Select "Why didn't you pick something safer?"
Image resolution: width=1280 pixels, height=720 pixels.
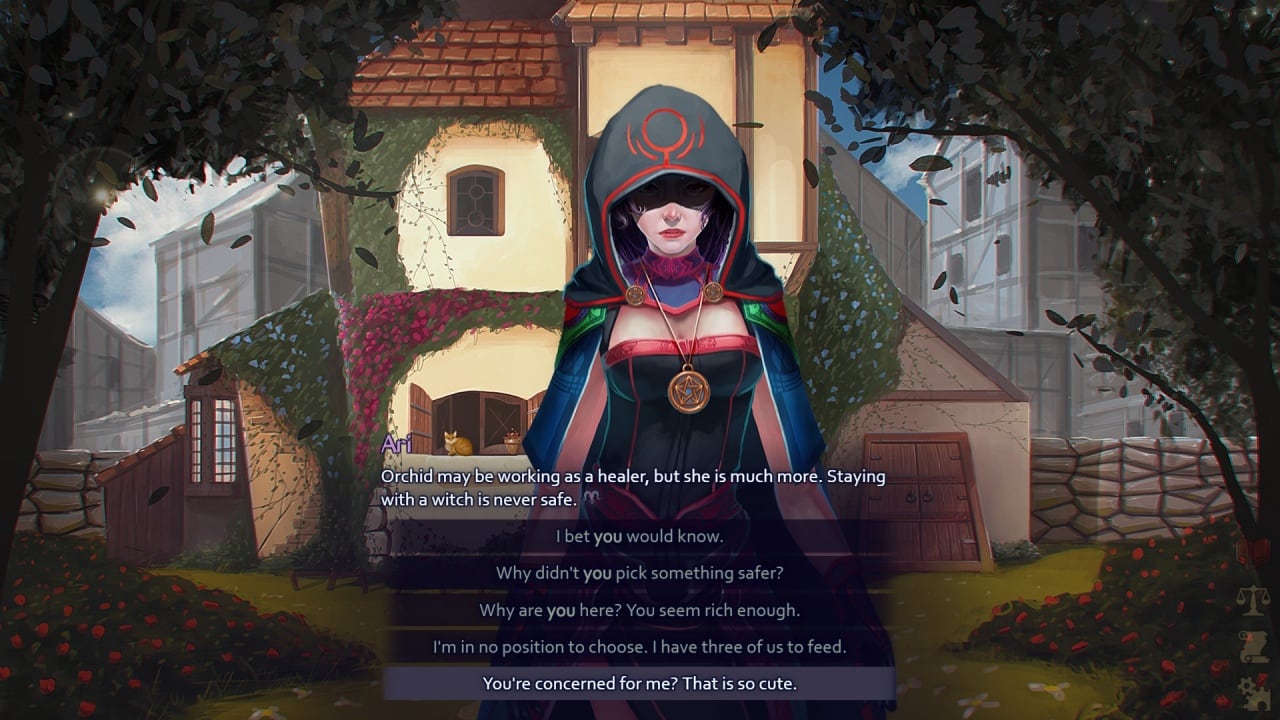[x=639, y=573]
